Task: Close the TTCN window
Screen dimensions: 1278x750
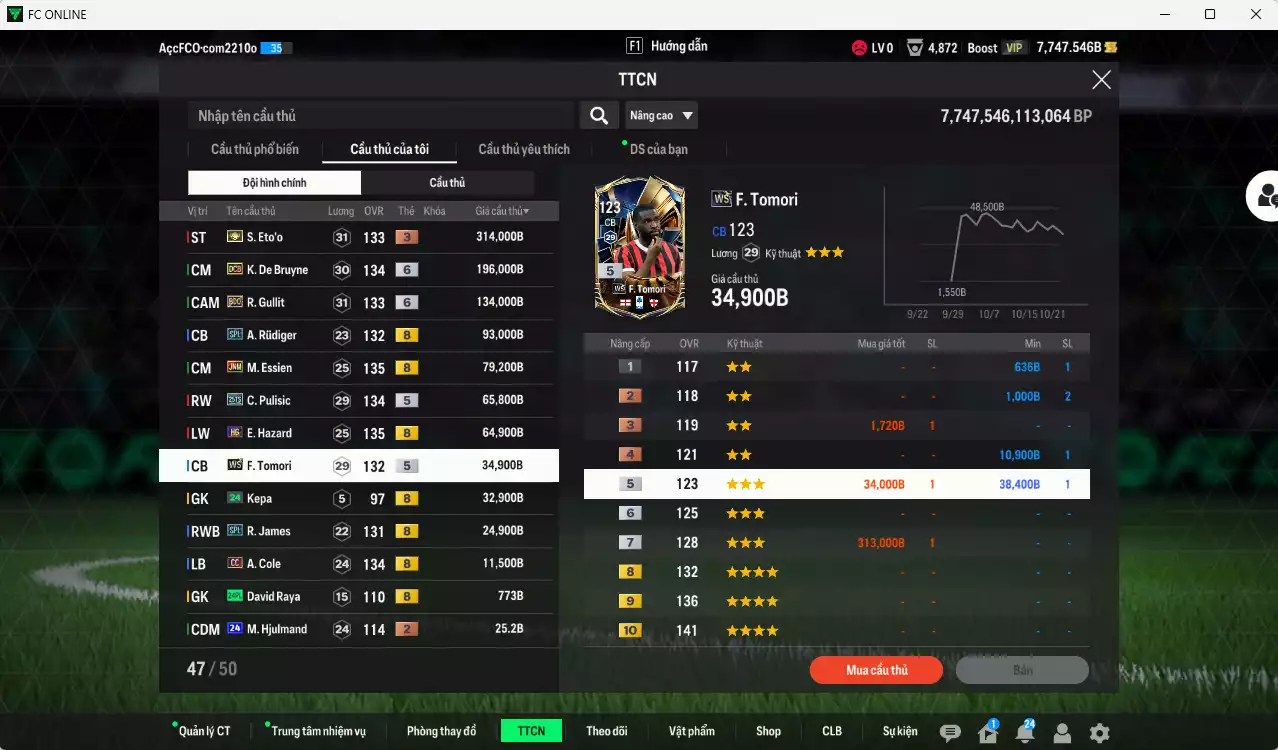Action: pyautogui.click(x=1101, y=80)
